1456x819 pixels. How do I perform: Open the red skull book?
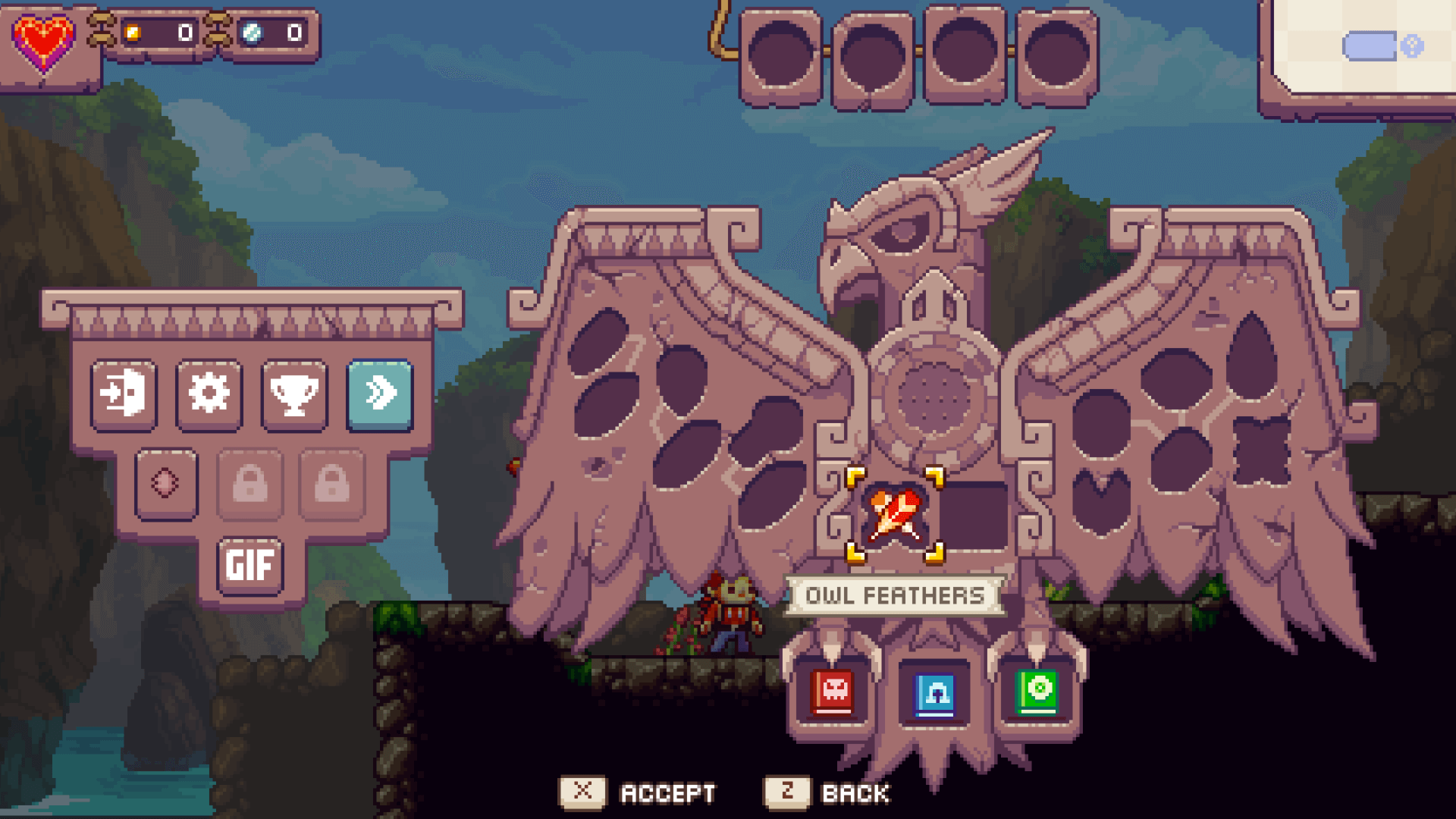point(833,692)
